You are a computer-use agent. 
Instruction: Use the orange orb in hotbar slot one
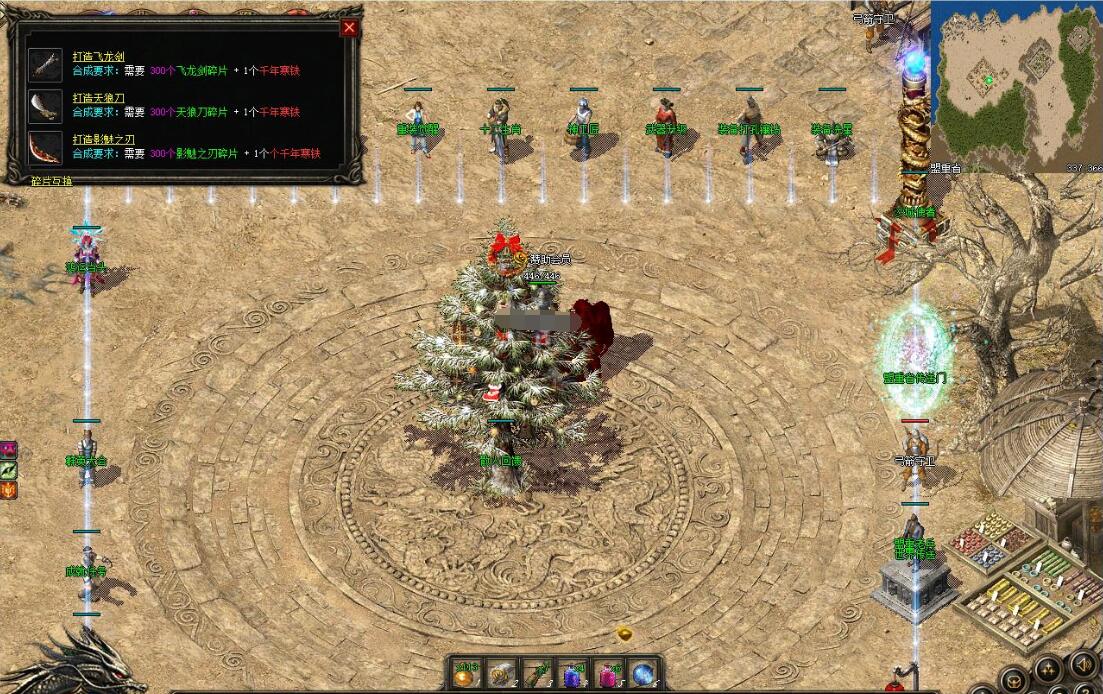click(466, 674)
